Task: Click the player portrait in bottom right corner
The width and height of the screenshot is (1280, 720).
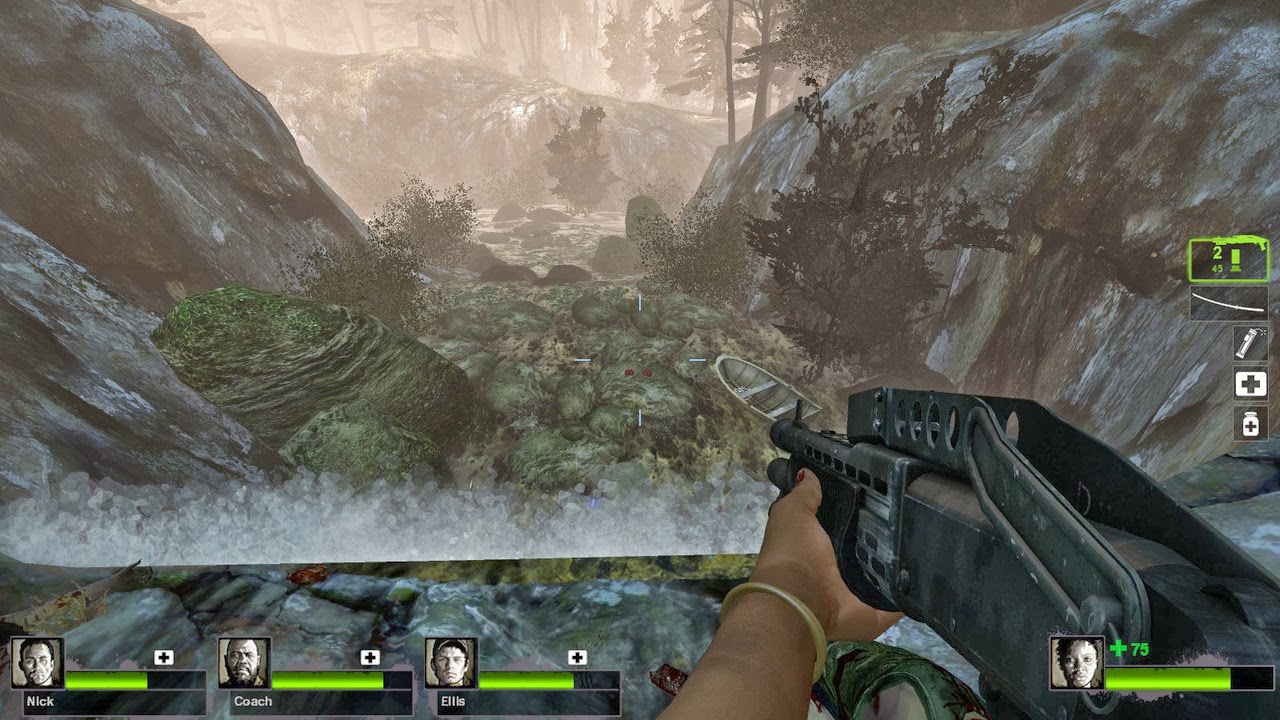Action: click(1075, 663)
